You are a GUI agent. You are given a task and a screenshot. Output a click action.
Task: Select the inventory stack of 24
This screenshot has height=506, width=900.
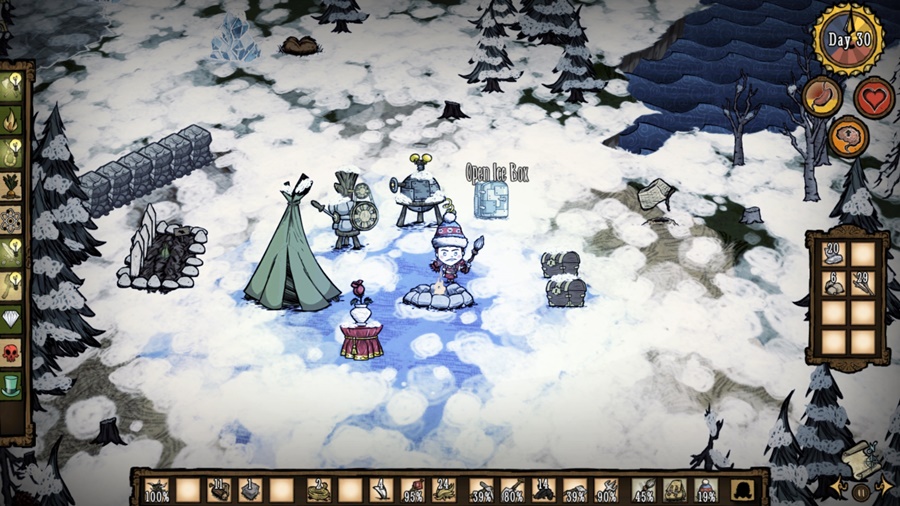[x=444, y=490]
